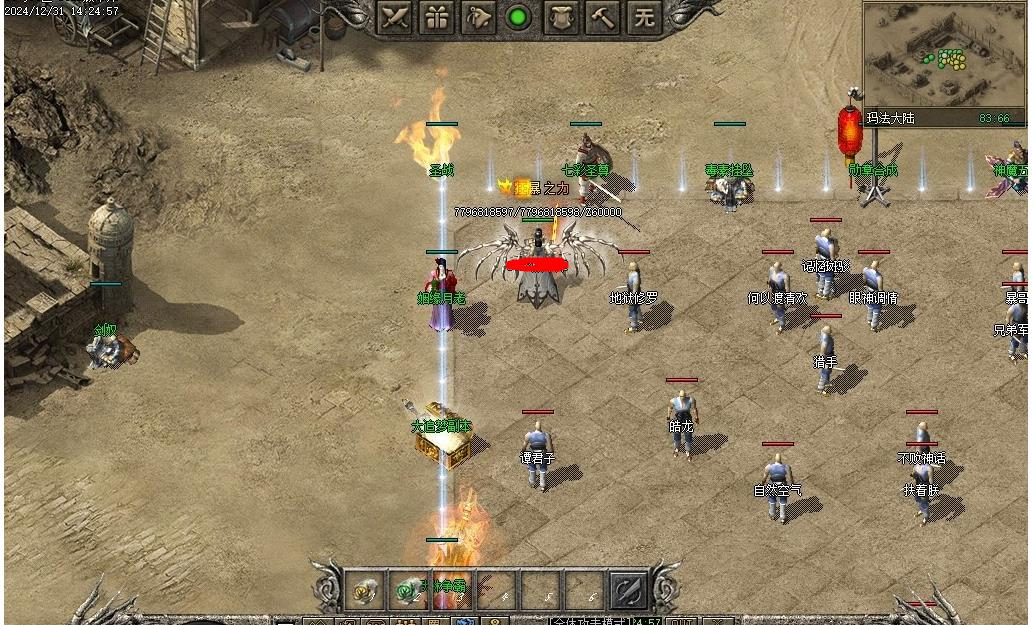This screenshot has height=625, width=1033.
Task: Select the bell icon in the top bar
Action: click(x=478, y=18)
